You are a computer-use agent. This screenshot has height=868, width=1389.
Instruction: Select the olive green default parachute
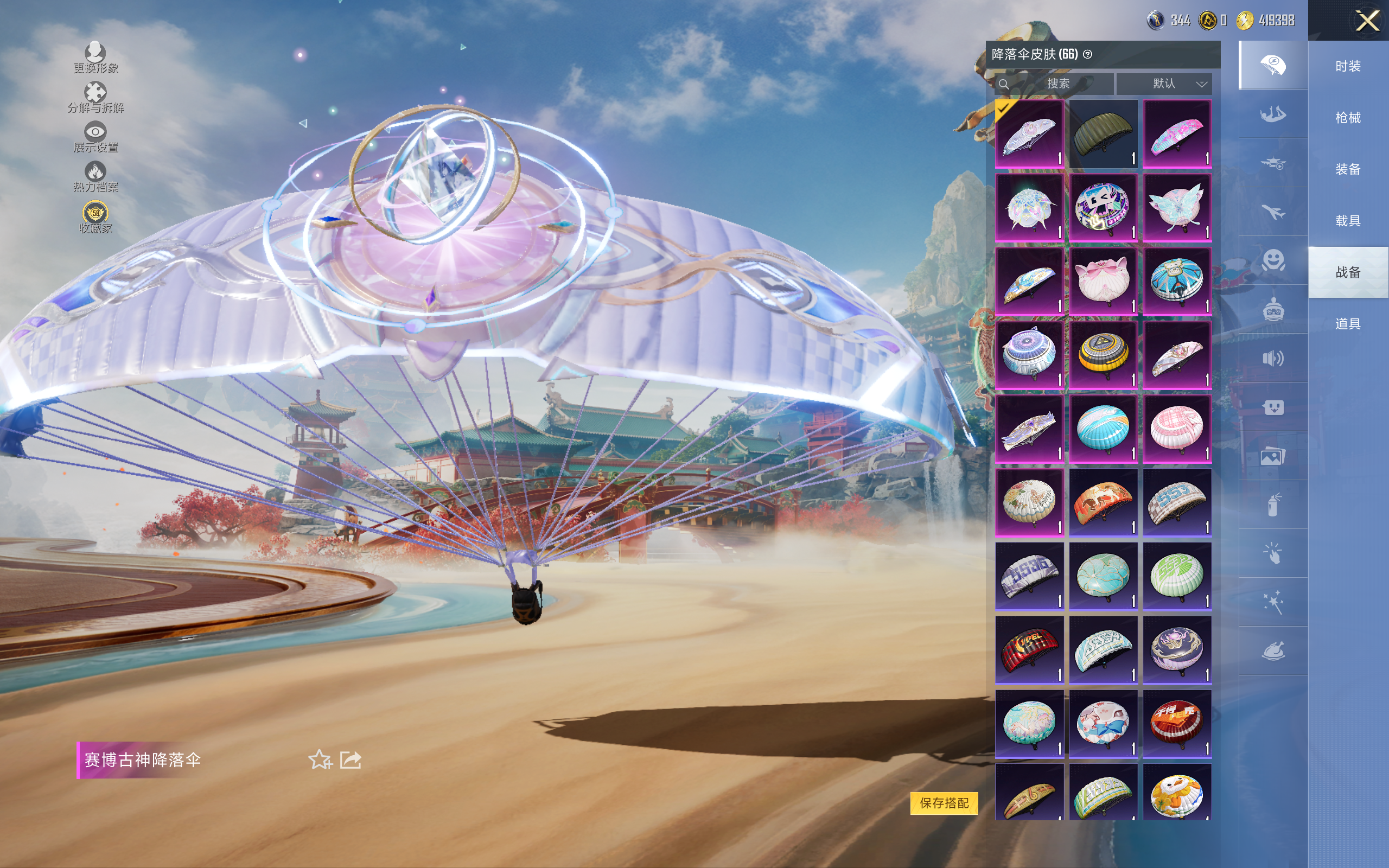1103,134
